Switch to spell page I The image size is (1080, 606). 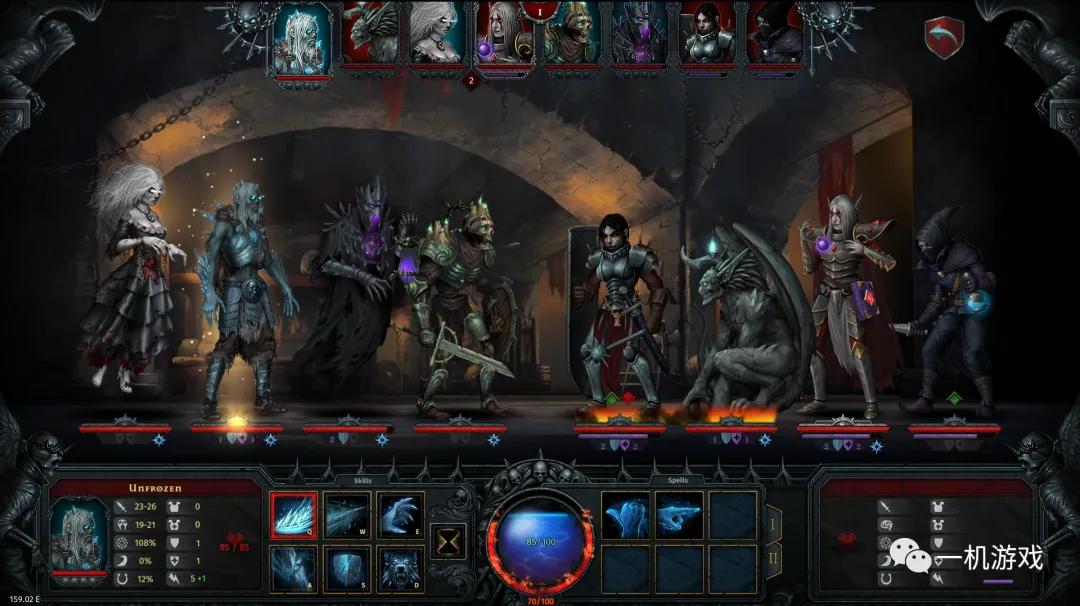pos(773,522)
